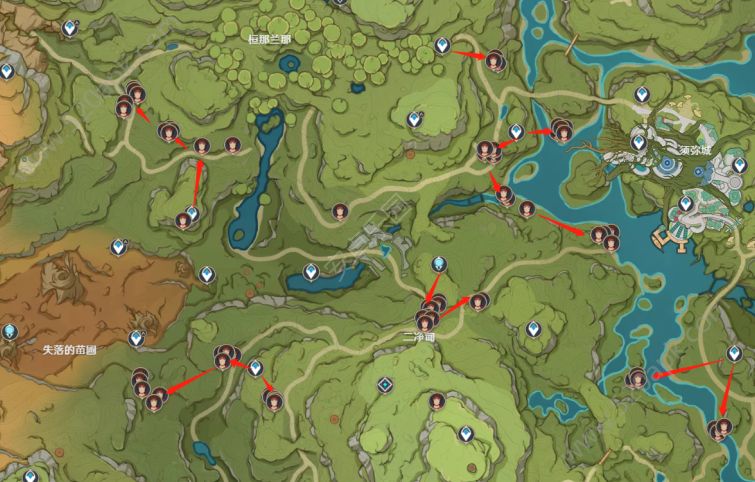755x482 pixels.
Task: Click the glowing blue statue marker above 二净甸
Action: [439, 265]
